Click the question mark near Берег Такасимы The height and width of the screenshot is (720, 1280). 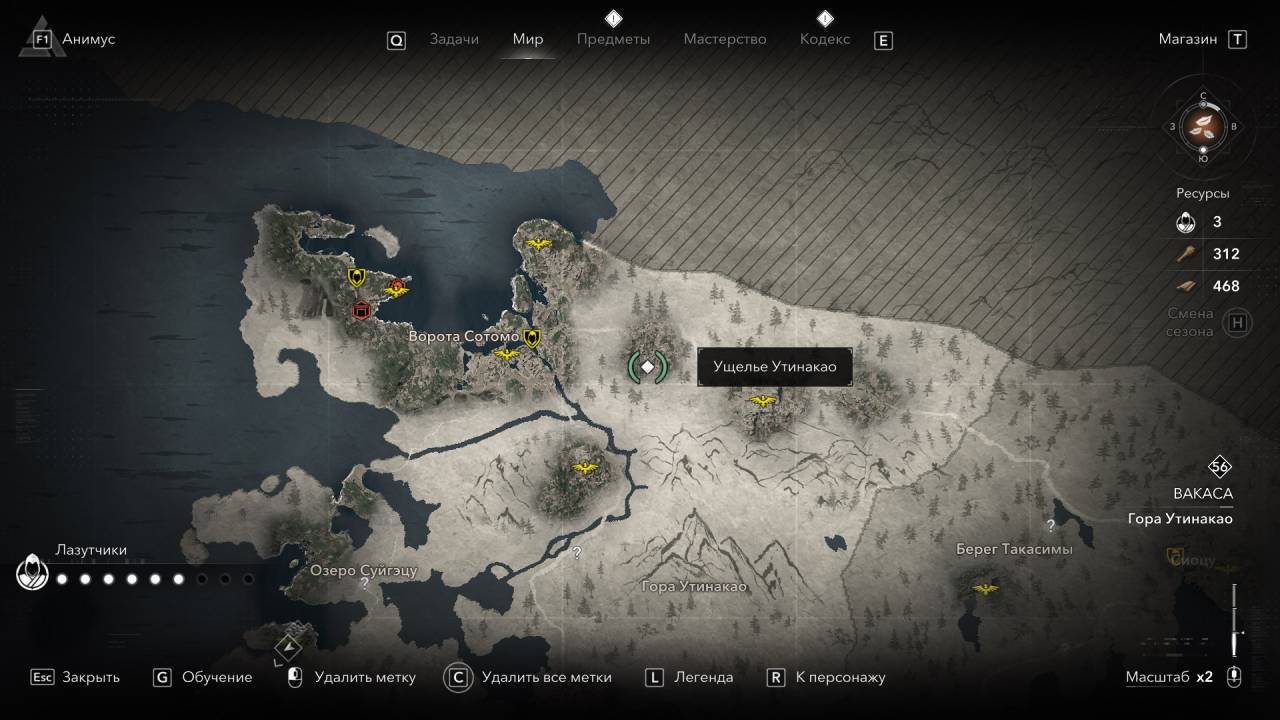pos(1050,525)
